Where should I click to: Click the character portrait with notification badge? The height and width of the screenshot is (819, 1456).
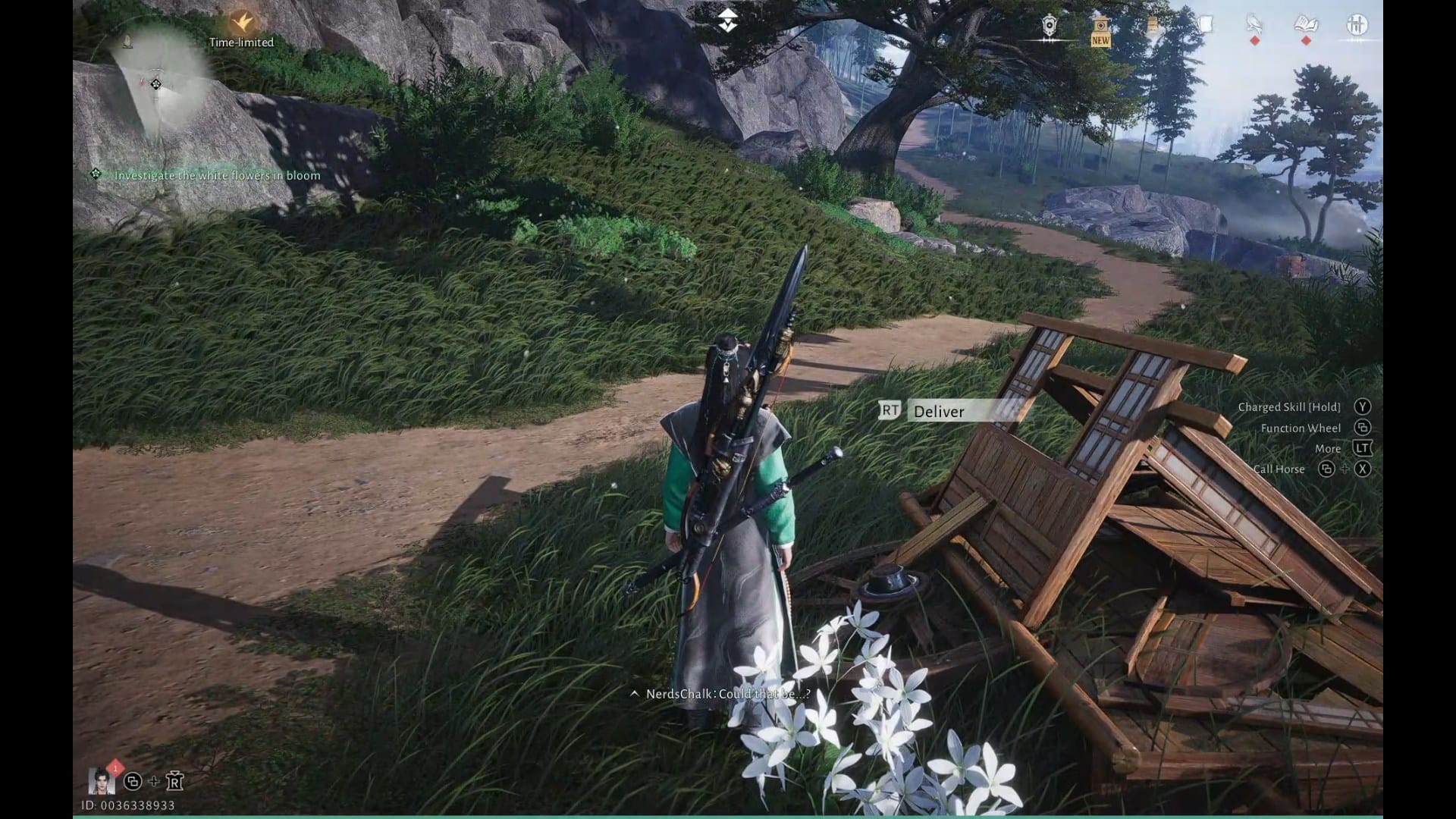102,780
